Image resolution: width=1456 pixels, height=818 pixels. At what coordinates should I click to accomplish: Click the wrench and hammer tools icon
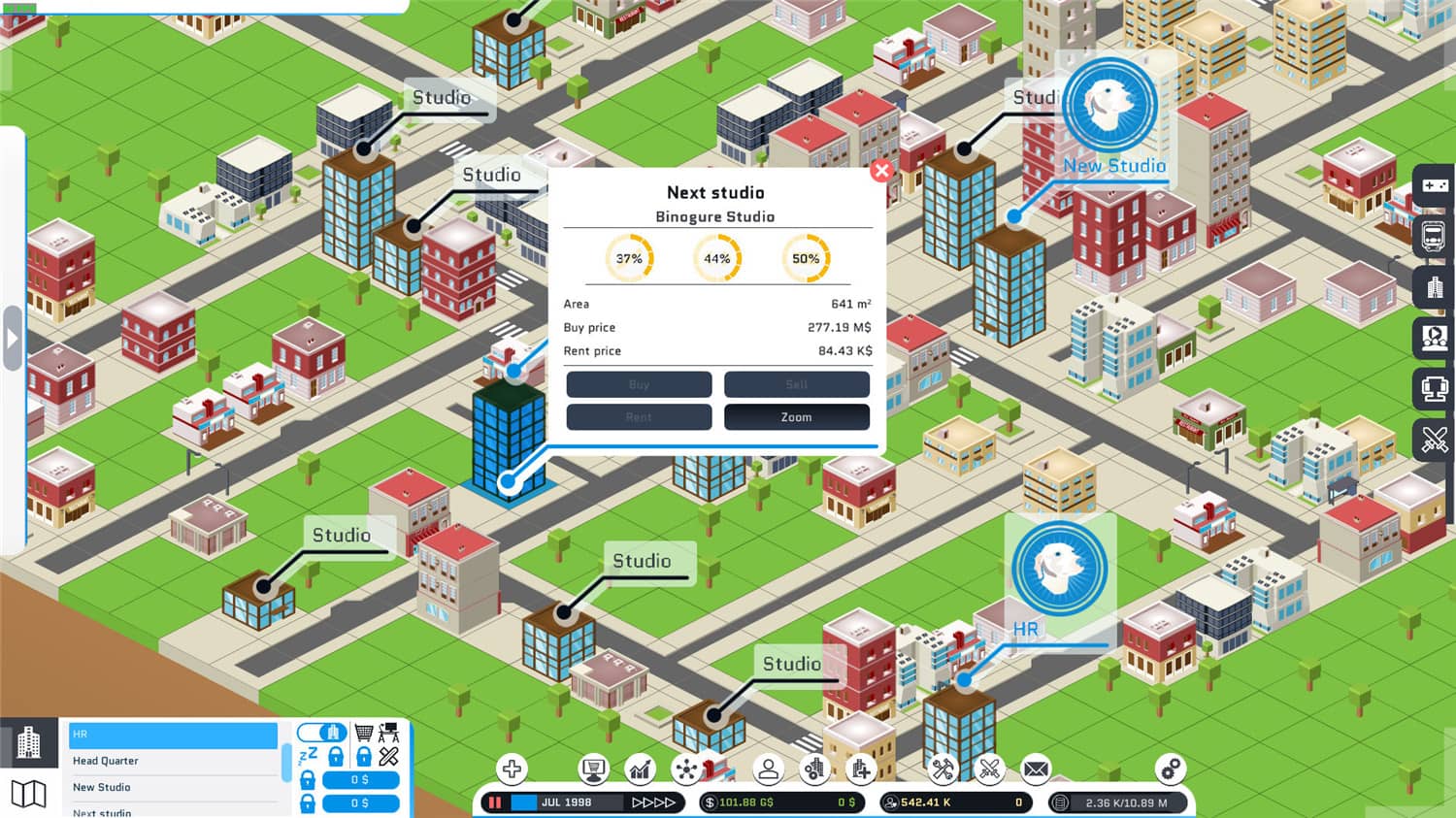[x=943, y=769]
